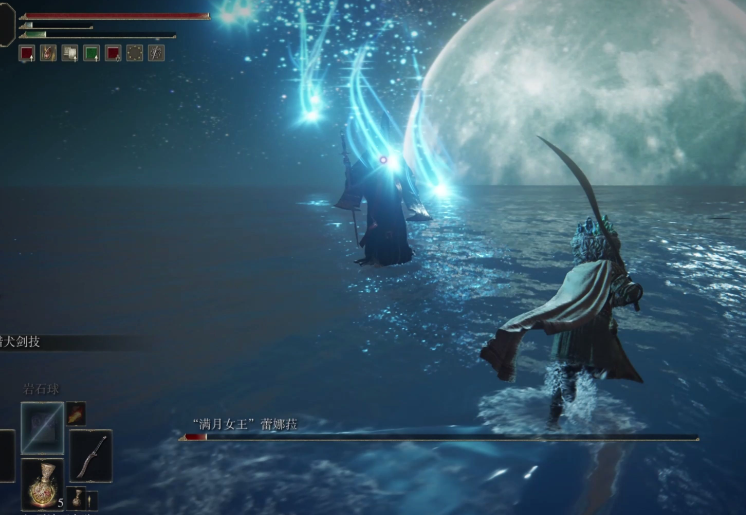Select the small flame icon beside spell slot

[x=76, y=413]
